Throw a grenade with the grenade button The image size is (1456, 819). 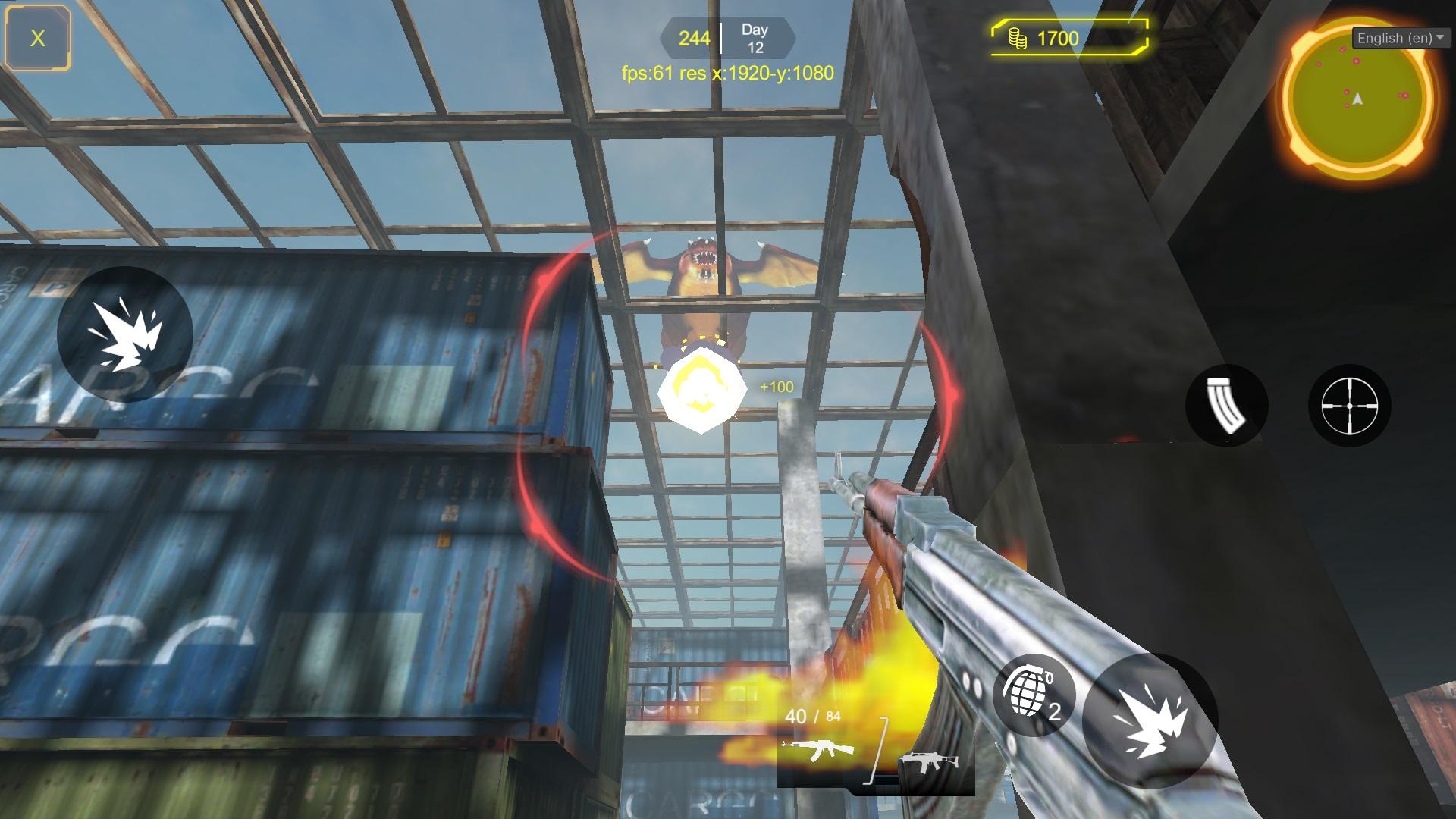pos(1033,695)
